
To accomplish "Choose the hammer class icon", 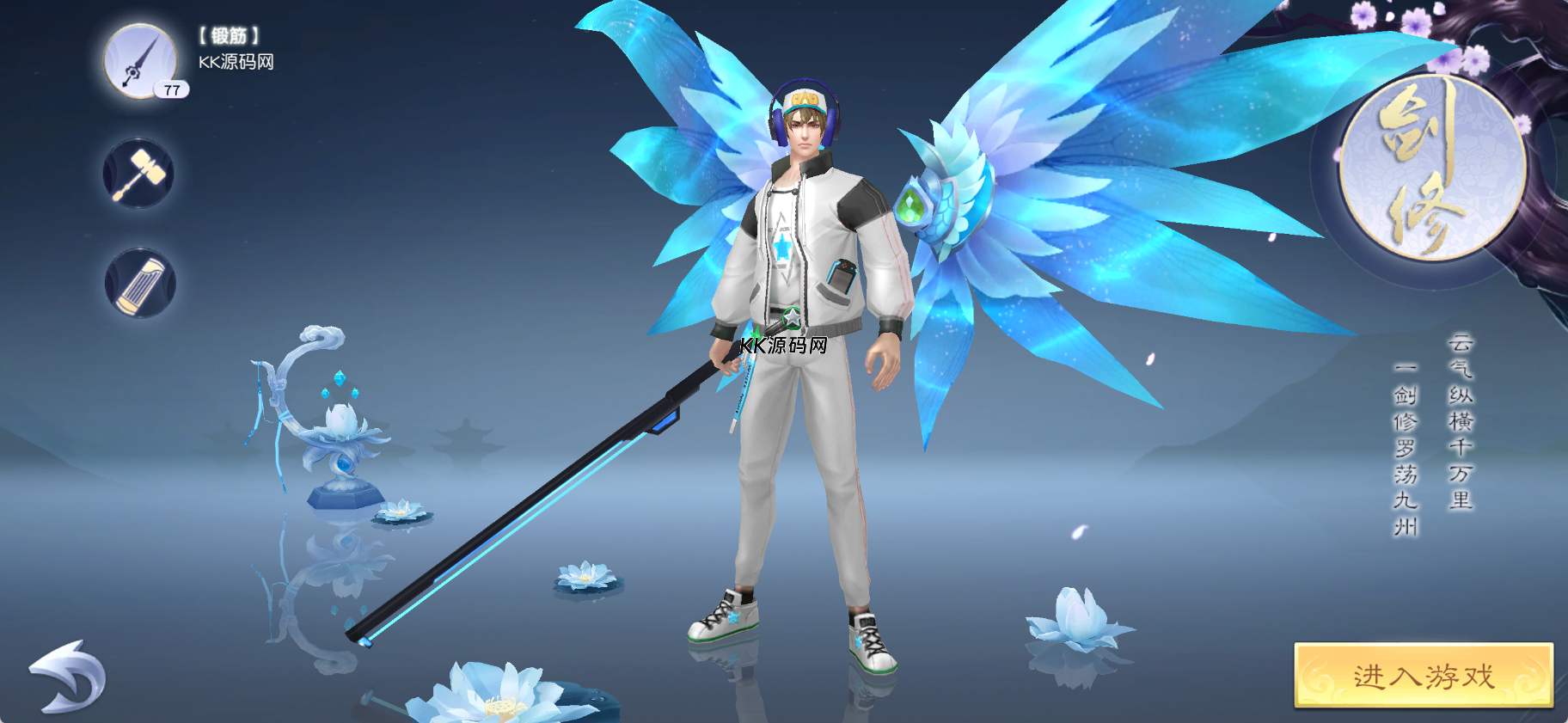I will pos(139,174).
